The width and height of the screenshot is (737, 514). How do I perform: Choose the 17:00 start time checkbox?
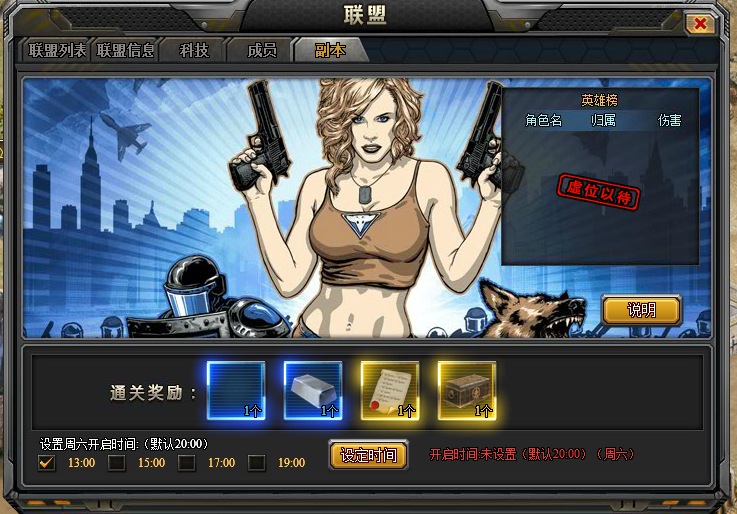(187, 463)
